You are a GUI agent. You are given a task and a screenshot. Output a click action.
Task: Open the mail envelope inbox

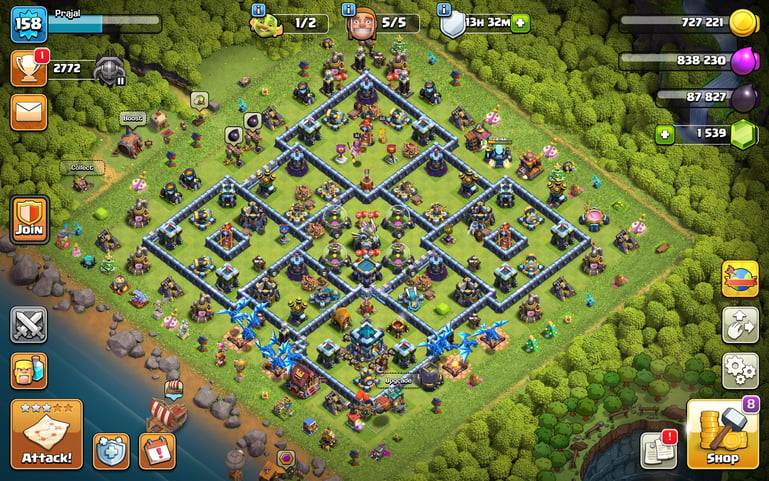[x=29, y=111]
